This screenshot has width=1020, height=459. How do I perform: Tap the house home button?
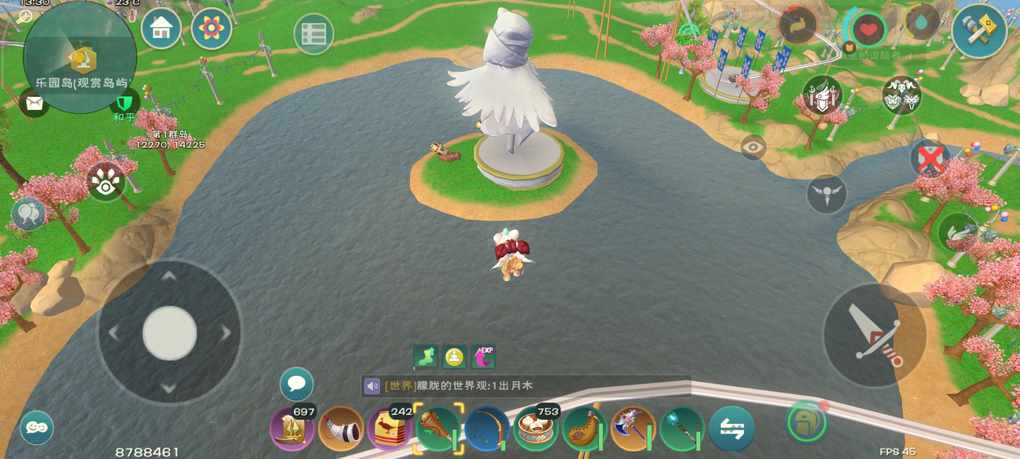point(161,29)
